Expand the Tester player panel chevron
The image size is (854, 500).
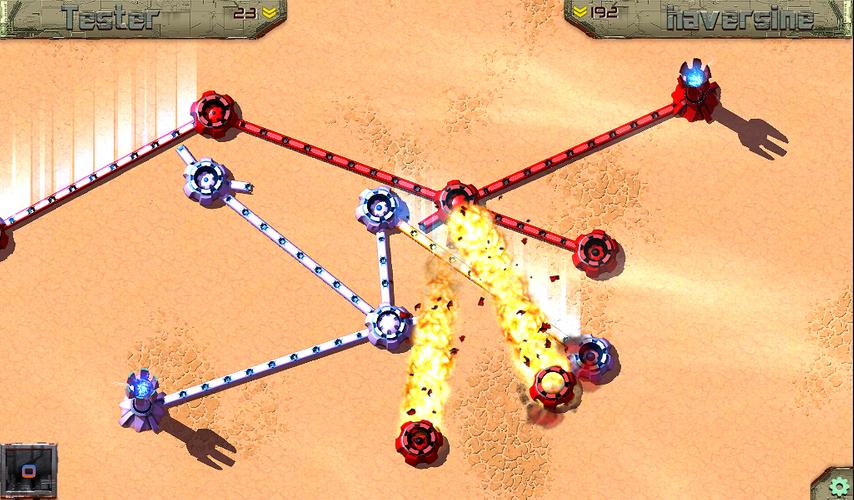coord(269,14)
